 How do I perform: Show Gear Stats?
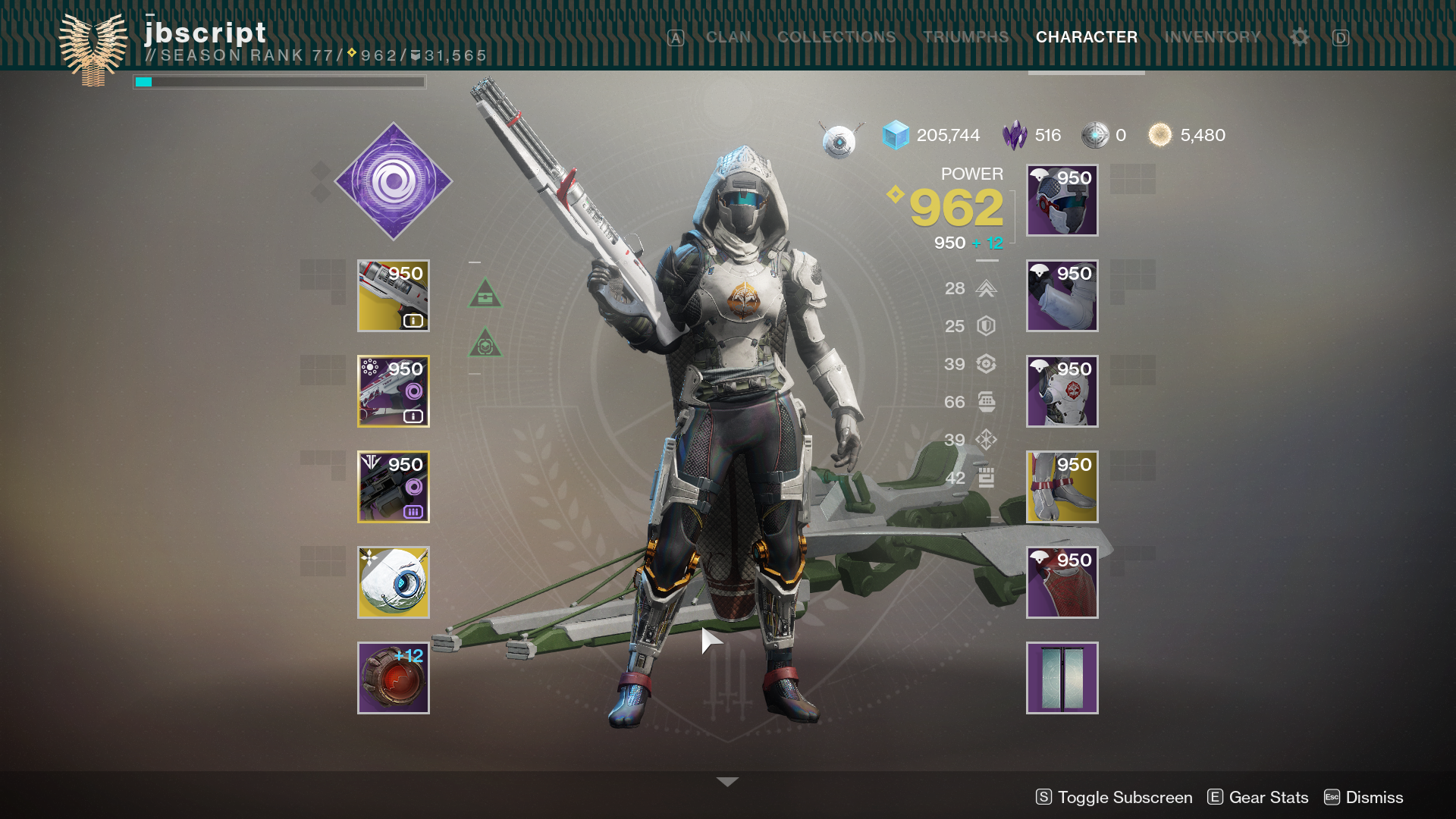click(1258, 797)
